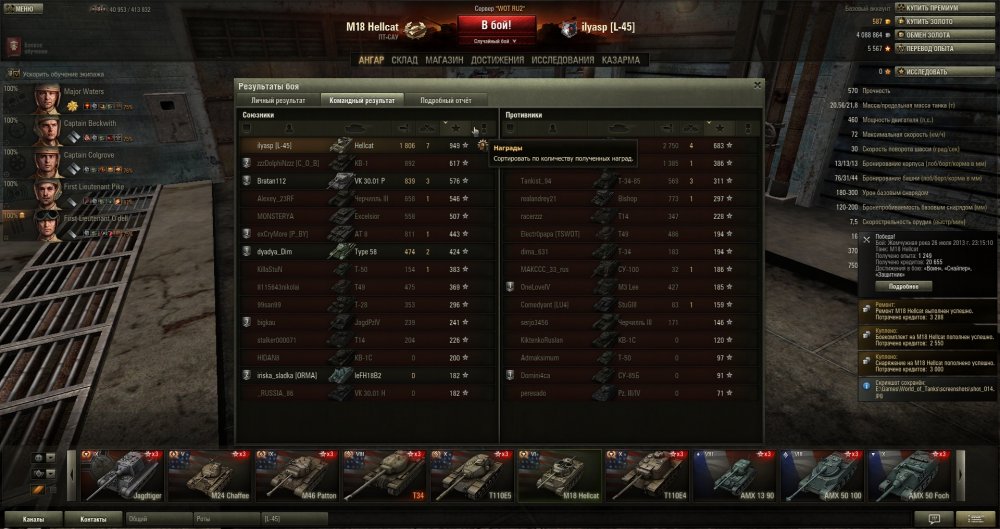Switch to the СКЛАД section
The height and width of the screenshot is (529, 1000).
(x=405, y=61)
